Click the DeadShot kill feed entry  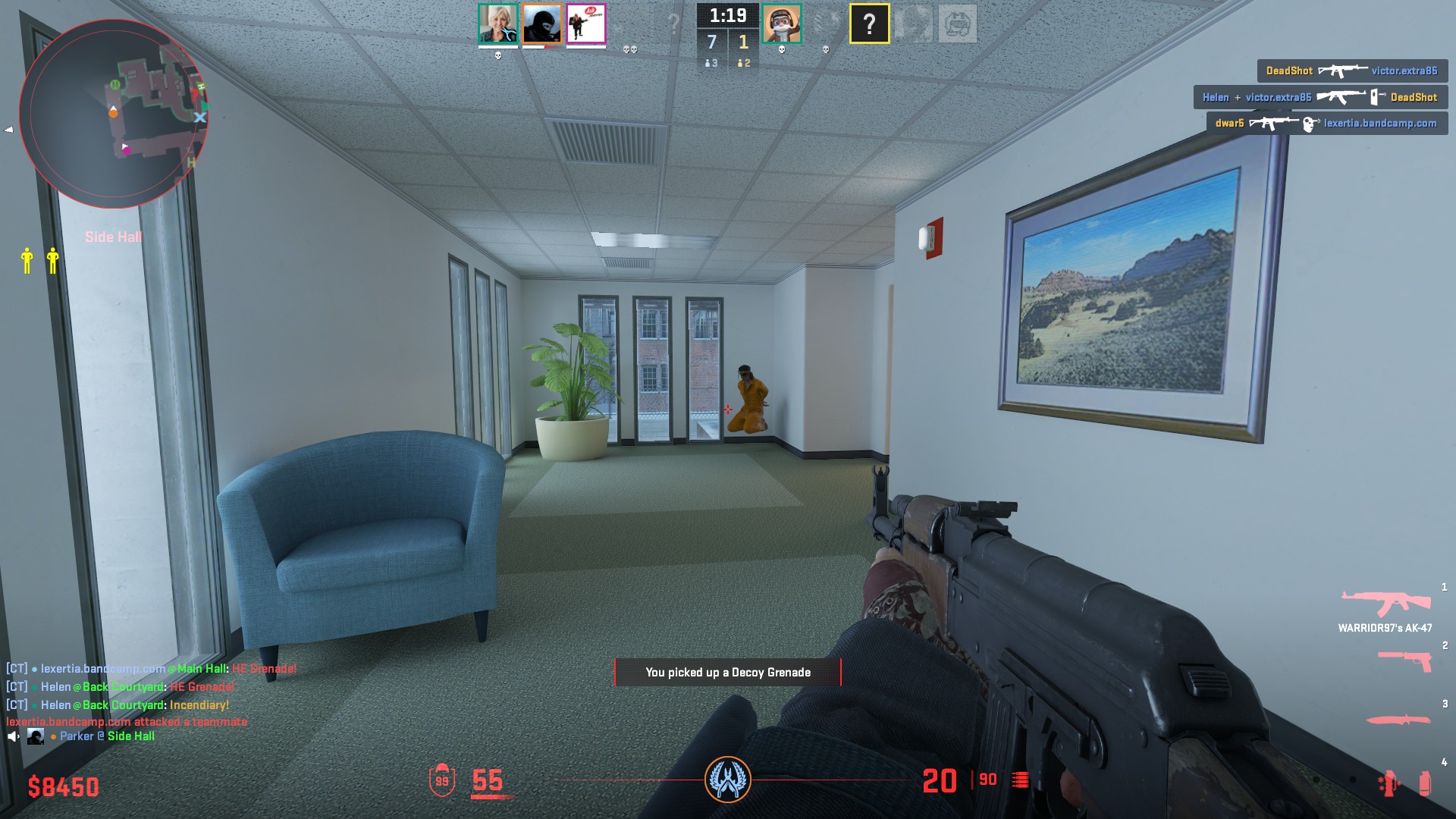1352,71
